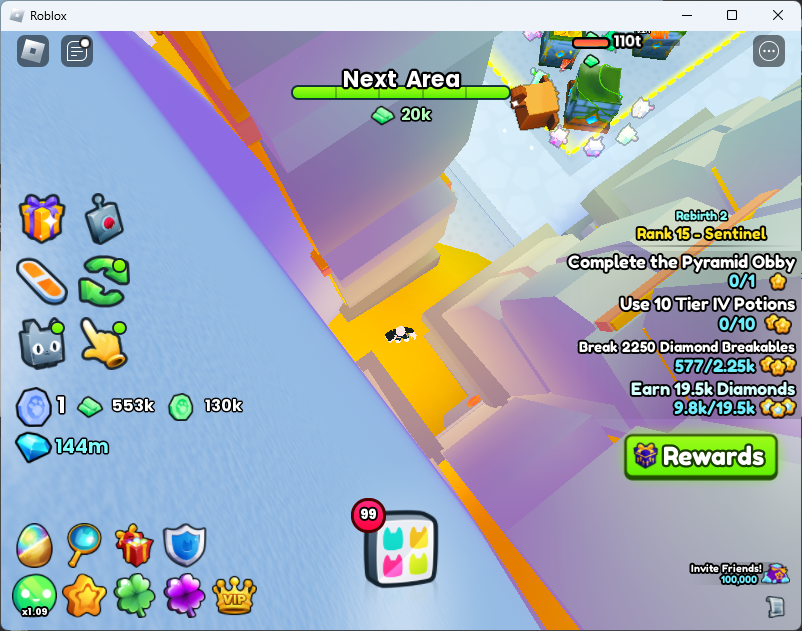
Task: Select the green four-leaf clover icon
Action: [134, 596]
